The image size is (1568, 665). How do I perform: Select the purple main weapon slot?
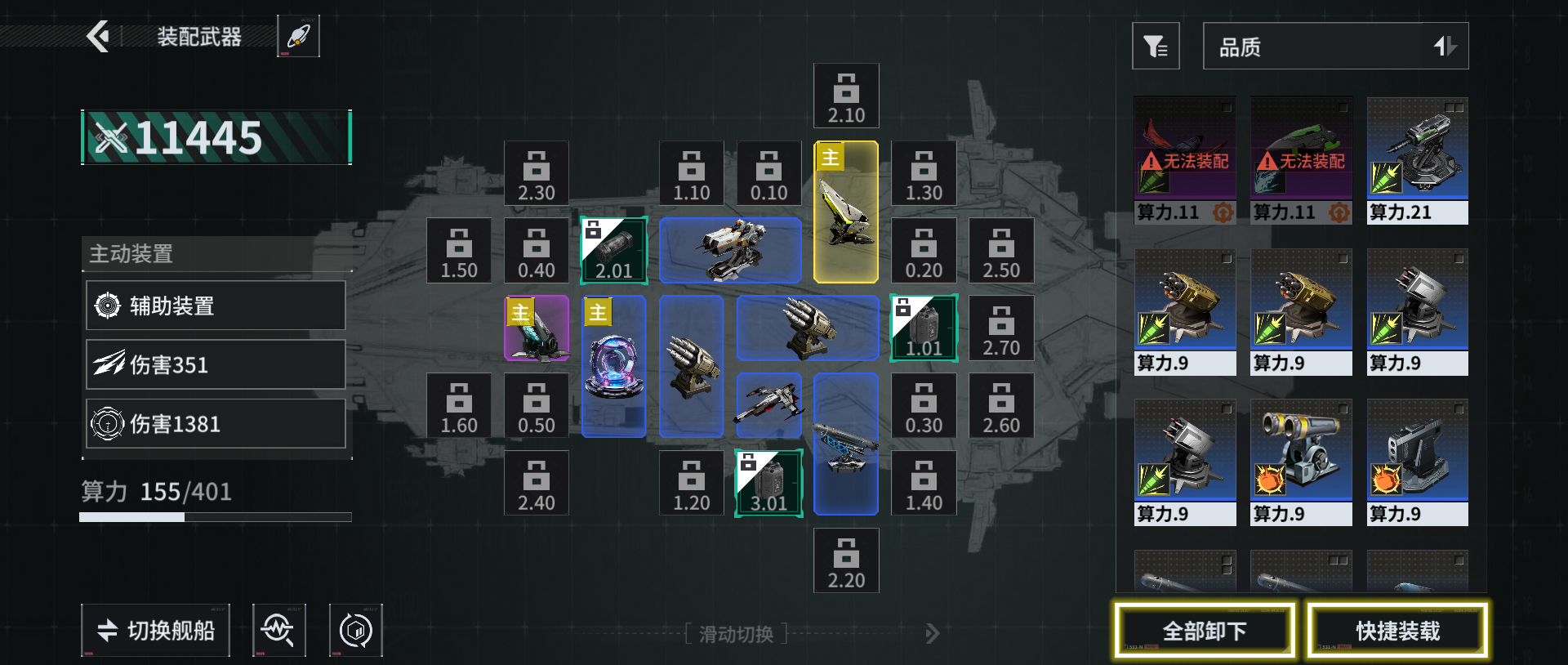[537, 328]
